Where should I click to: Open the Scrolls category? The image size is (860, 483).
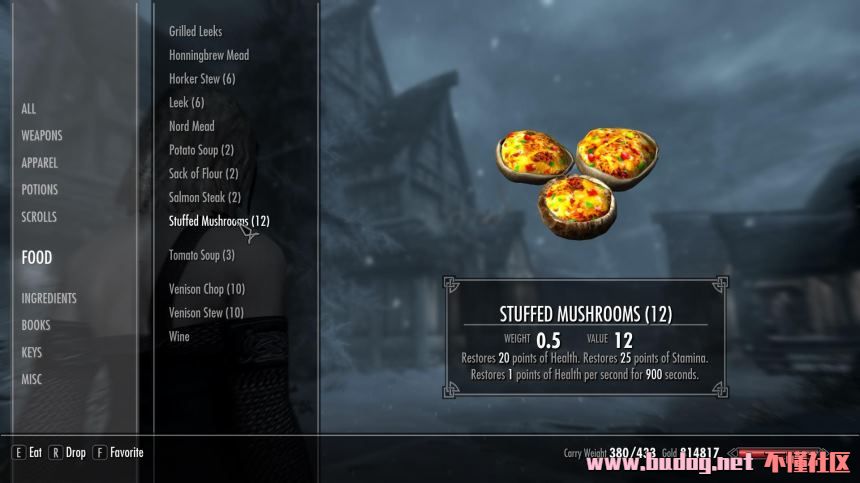(39, 217)
